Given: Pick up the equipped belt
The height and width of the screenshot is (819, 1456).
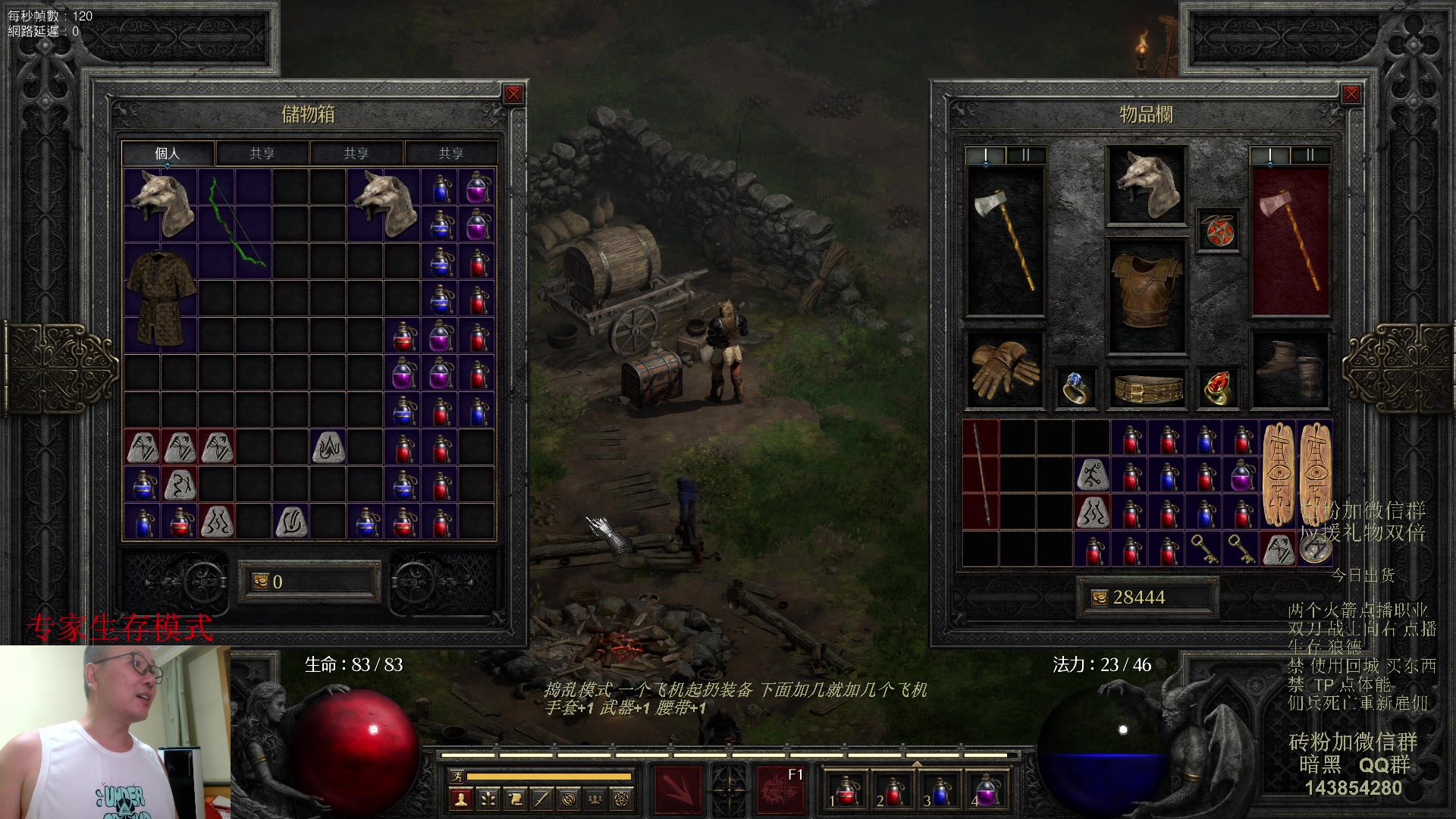Looking at the screenshot, I should (1147, 388).
